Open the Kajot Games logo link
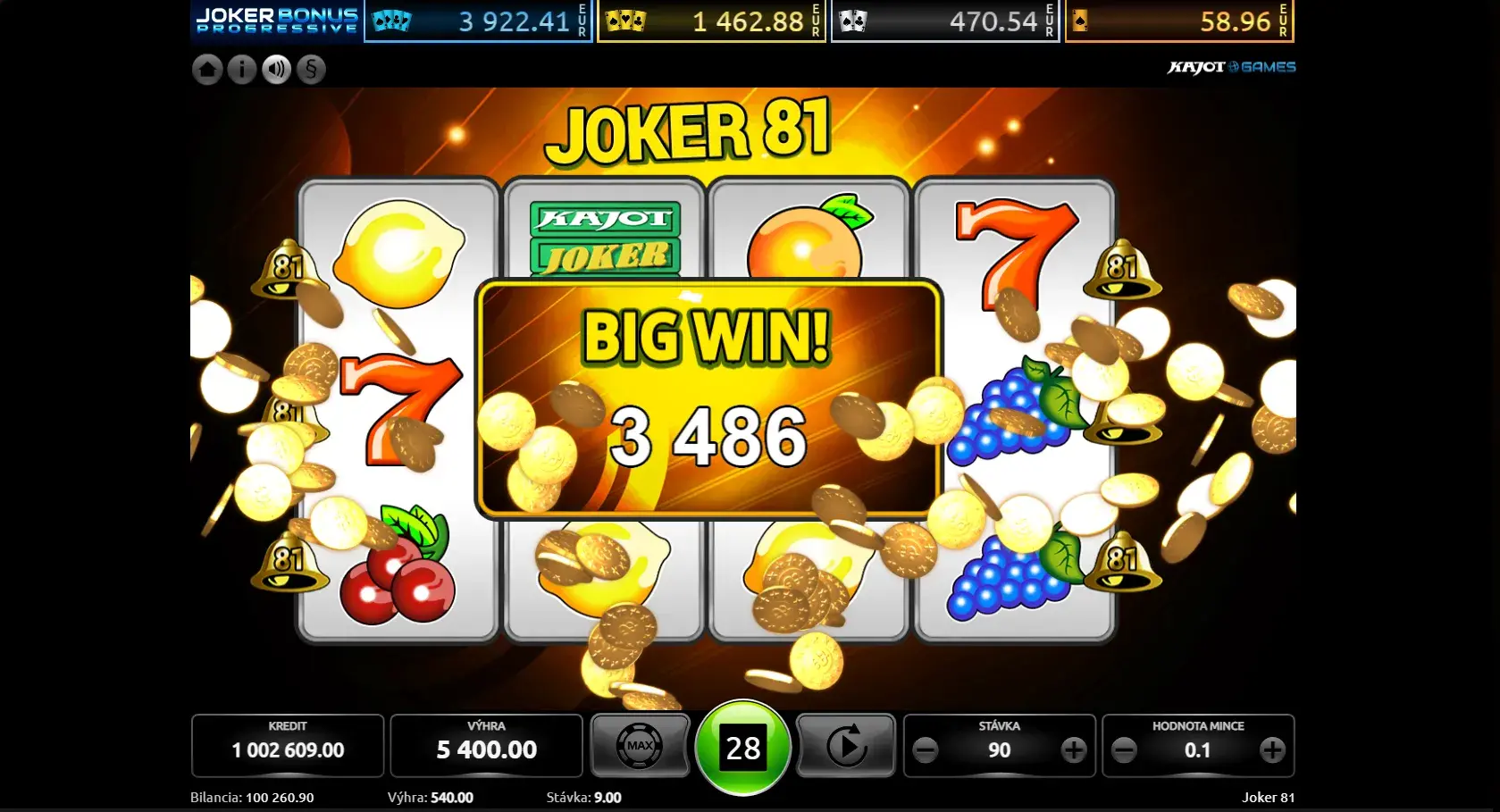The height and width of the screenshot is (812, 1500). pyautogui.click(x=1231, y=67)
